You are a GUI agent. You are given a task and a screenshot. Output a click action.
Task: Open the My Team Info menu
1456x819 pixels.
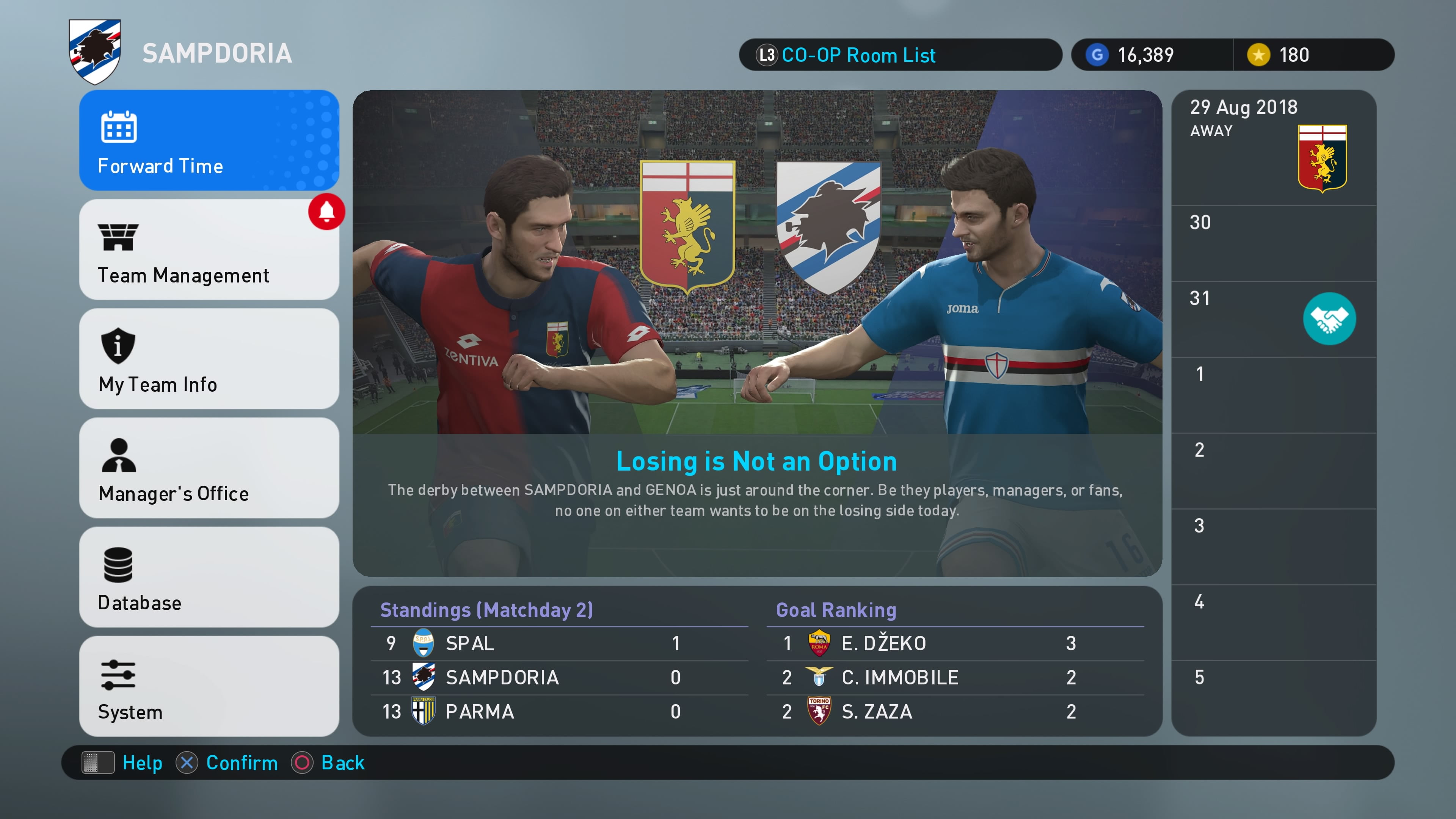coord(209,358)
